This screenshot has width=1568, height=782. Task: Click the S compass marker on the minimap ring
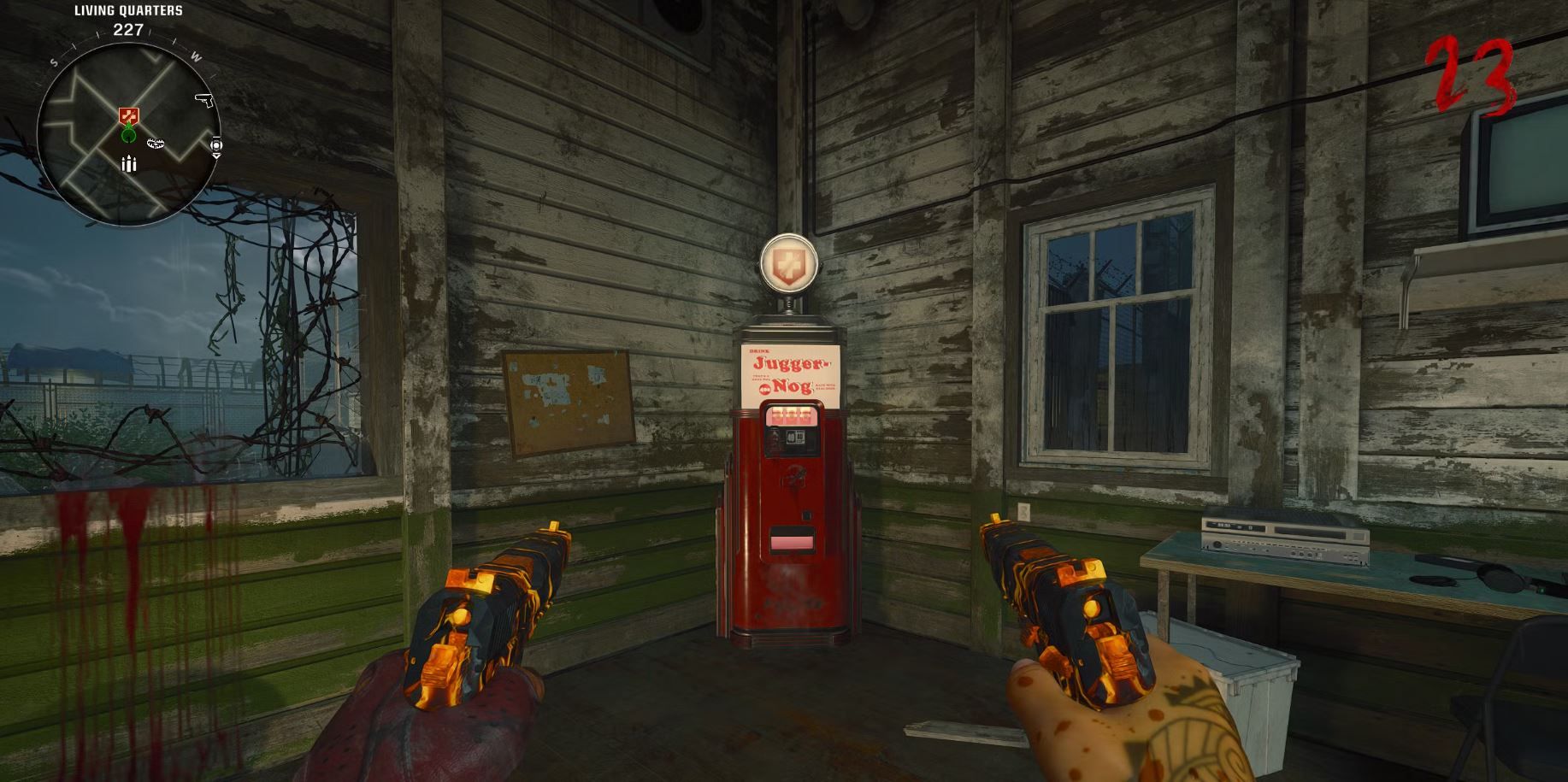pyautogui.click(x=54, y=62)
